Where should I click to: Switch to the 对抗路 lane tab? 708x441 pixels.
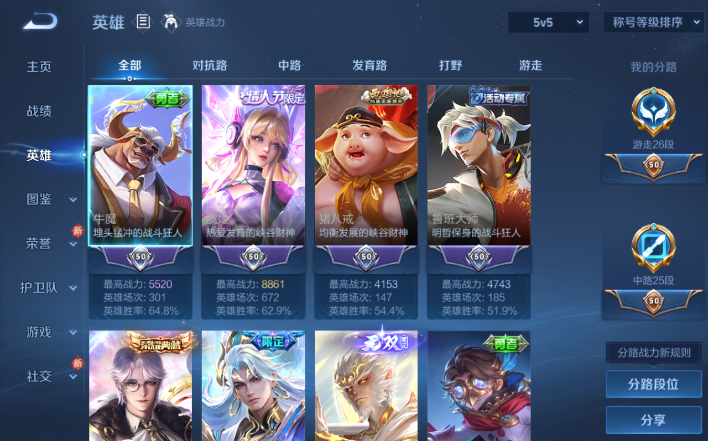209,65
